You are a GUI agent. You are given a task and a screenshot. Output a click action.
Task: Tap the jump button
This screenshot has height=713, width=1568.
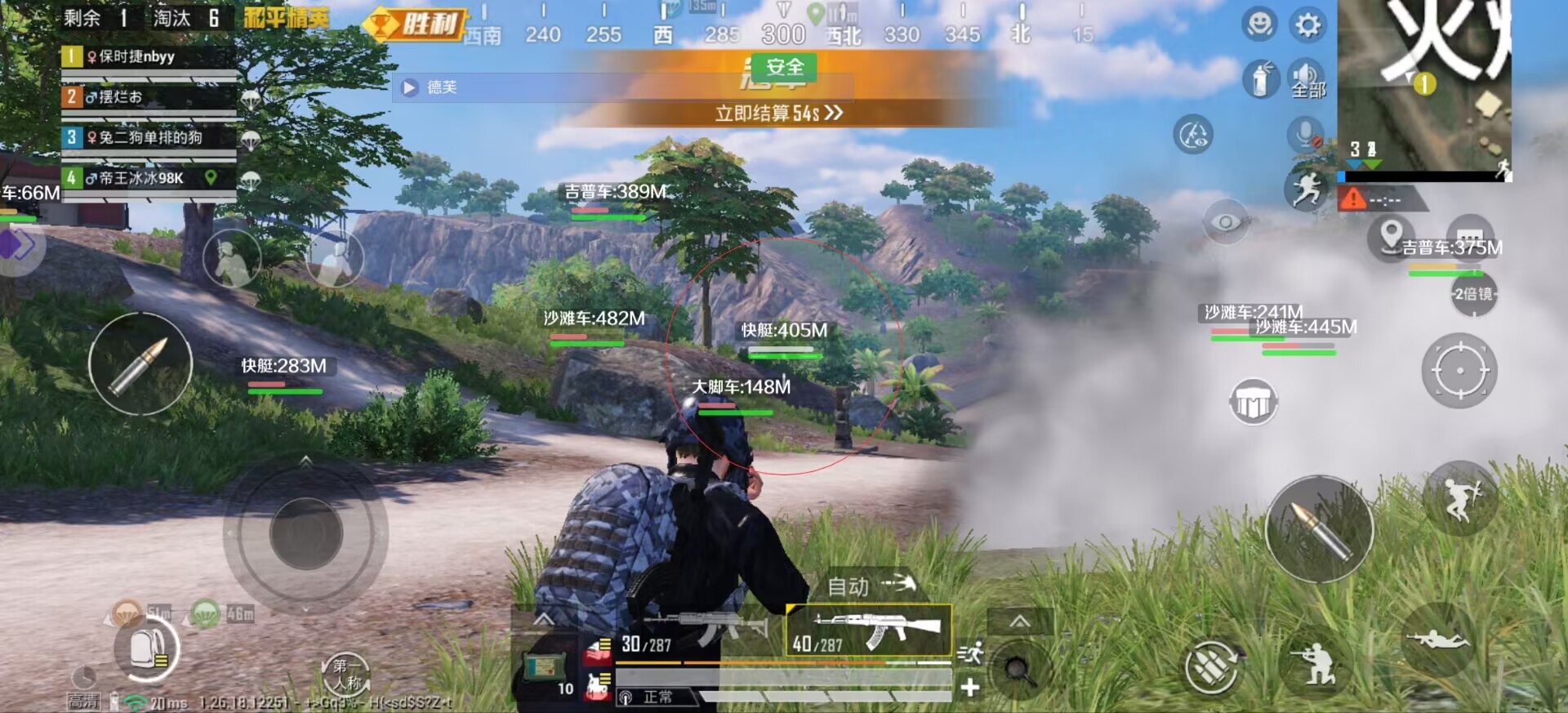pos(1460,497)
